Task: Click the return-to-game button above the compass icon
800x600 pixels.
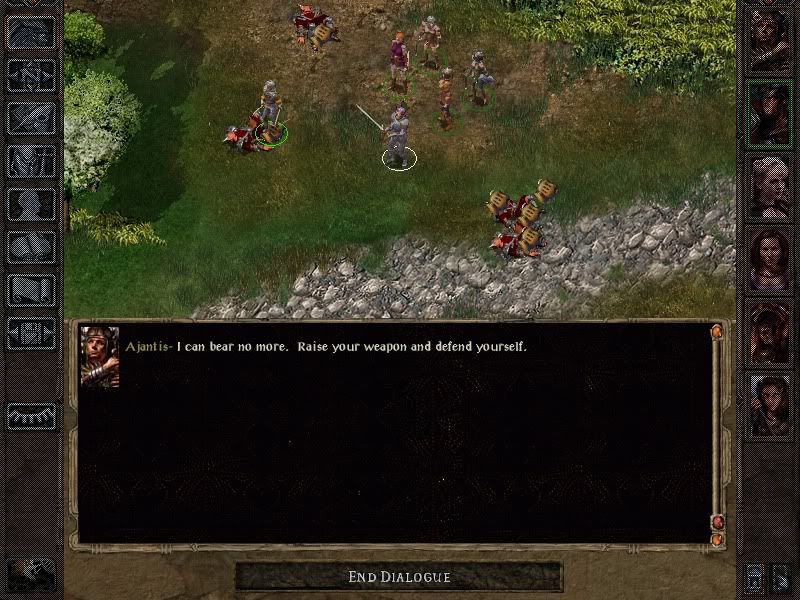Action: point(31,32)
